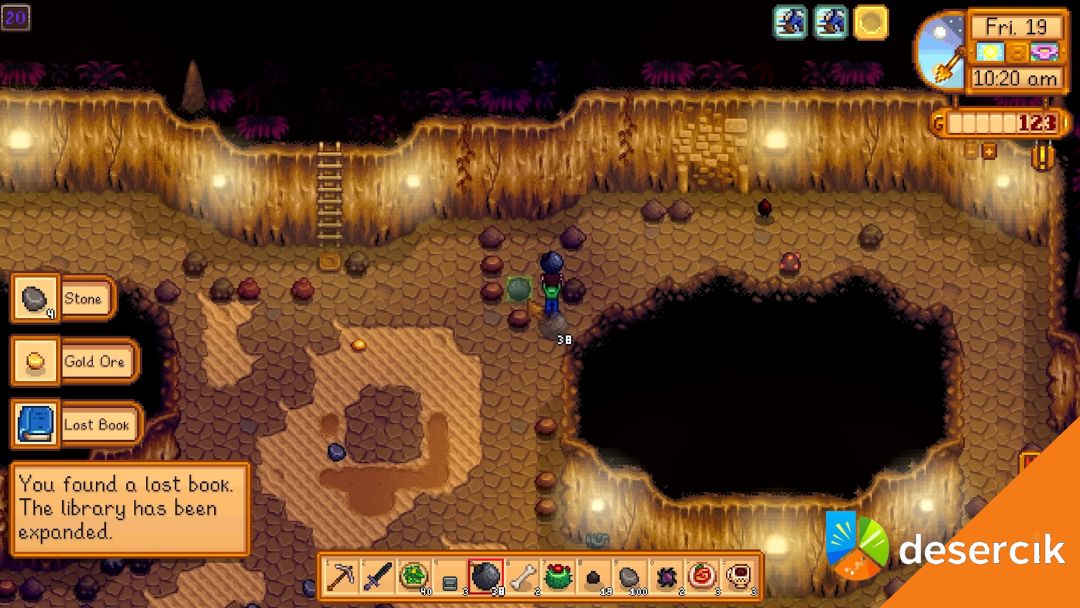This screenshot has width=1080, height=608.
Task: Select the purple void essence slot
Action: click(x=665, y=576)
